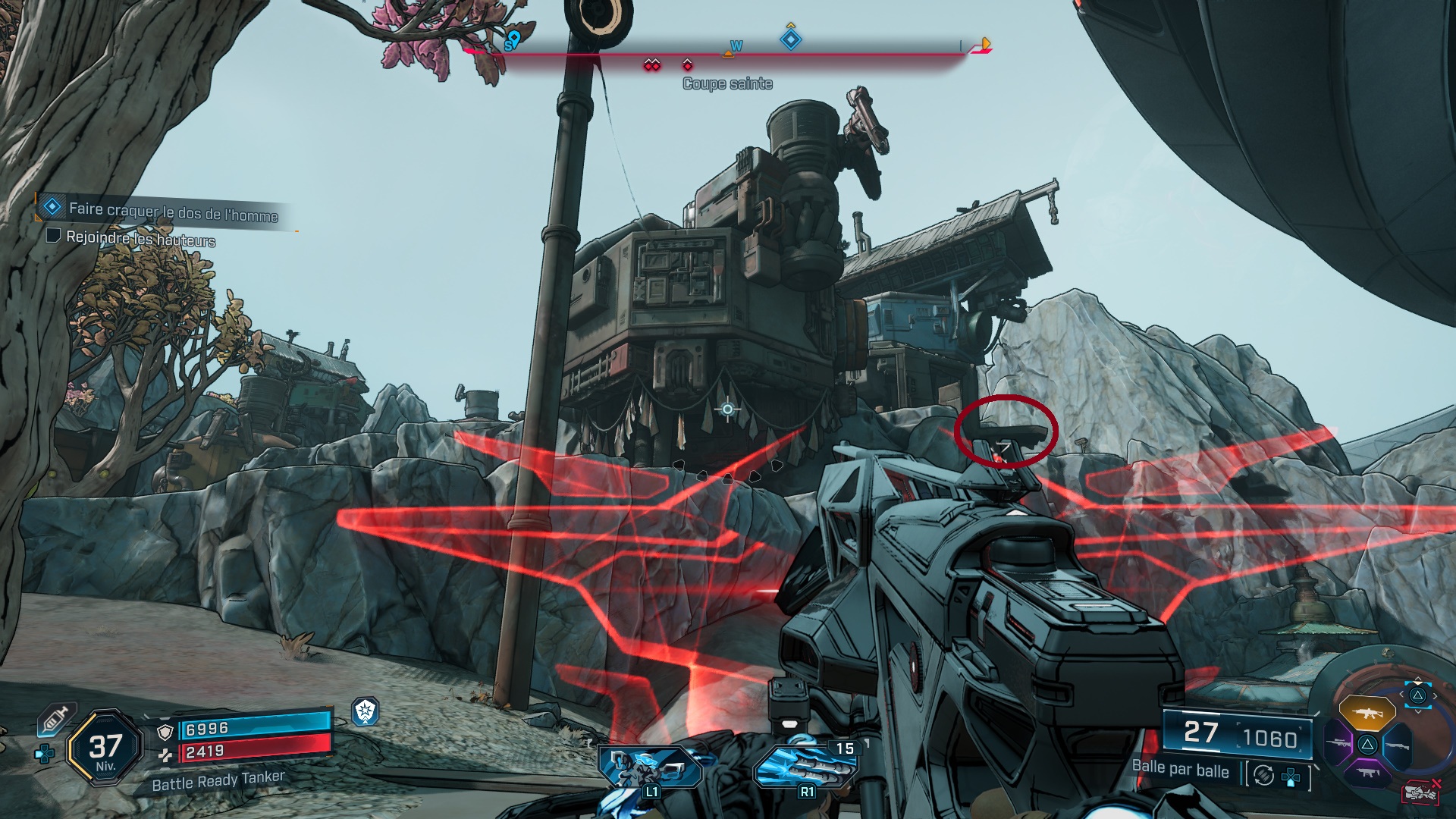Click the star shield buff icon
This screenshot has height=819, width=1456.
pos(366,711)
